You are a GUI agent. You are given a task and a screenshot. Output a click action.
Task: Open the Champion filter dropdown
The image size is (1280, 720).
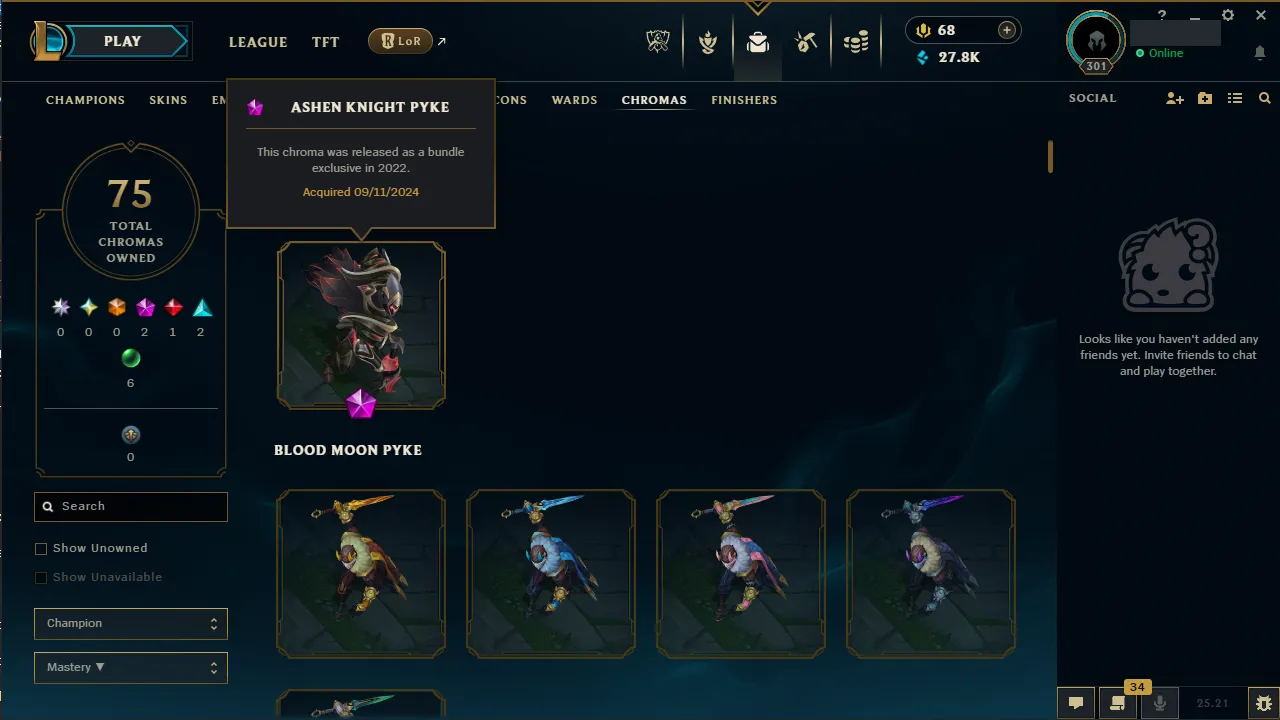coord(130,623)
